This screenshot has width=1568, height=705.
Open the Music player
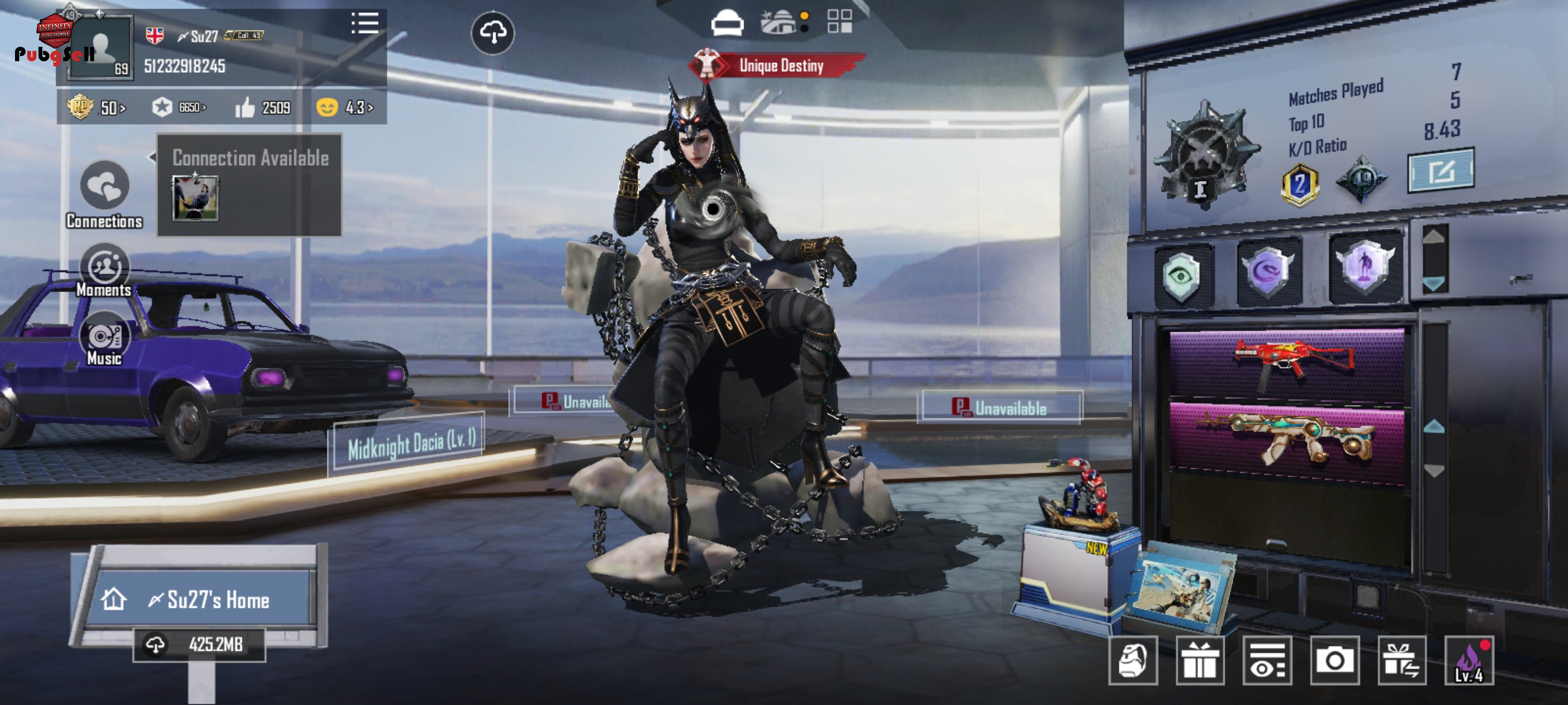tap(104, 339)
